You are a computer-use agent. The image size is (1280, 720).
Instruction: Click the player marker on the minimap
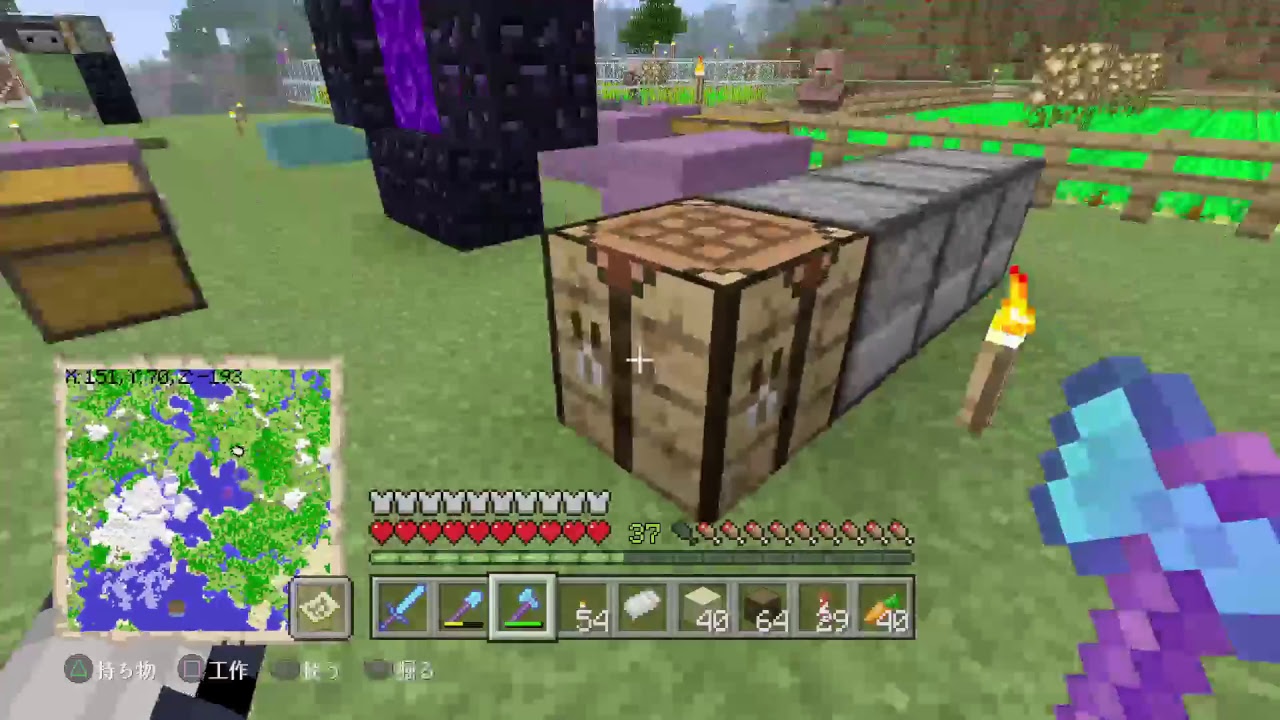click(237, 452)
